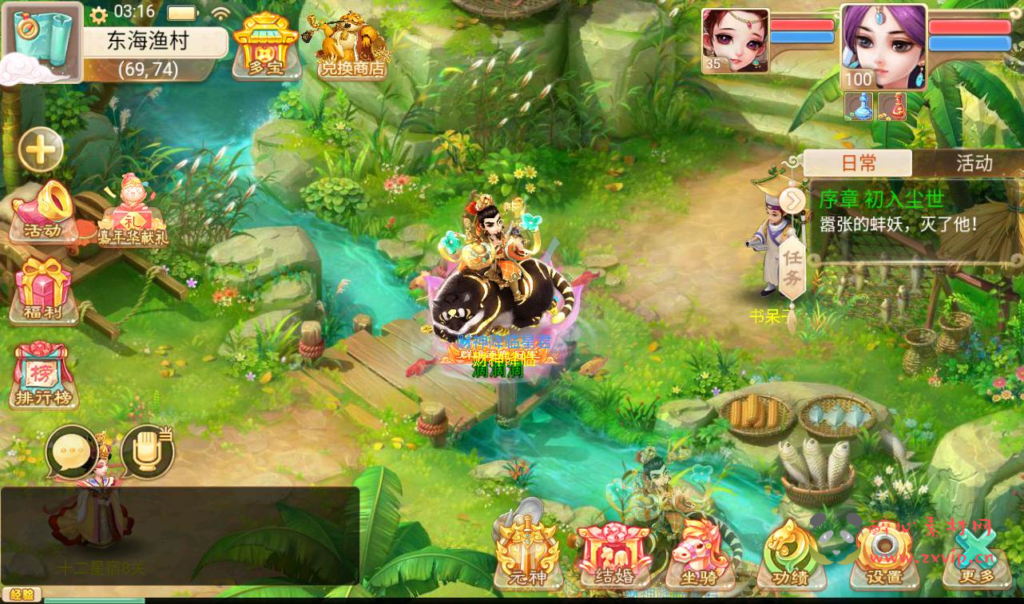Open the map scroll for 东海渔村
The image size is (1024, 604).
click(44, 41)
